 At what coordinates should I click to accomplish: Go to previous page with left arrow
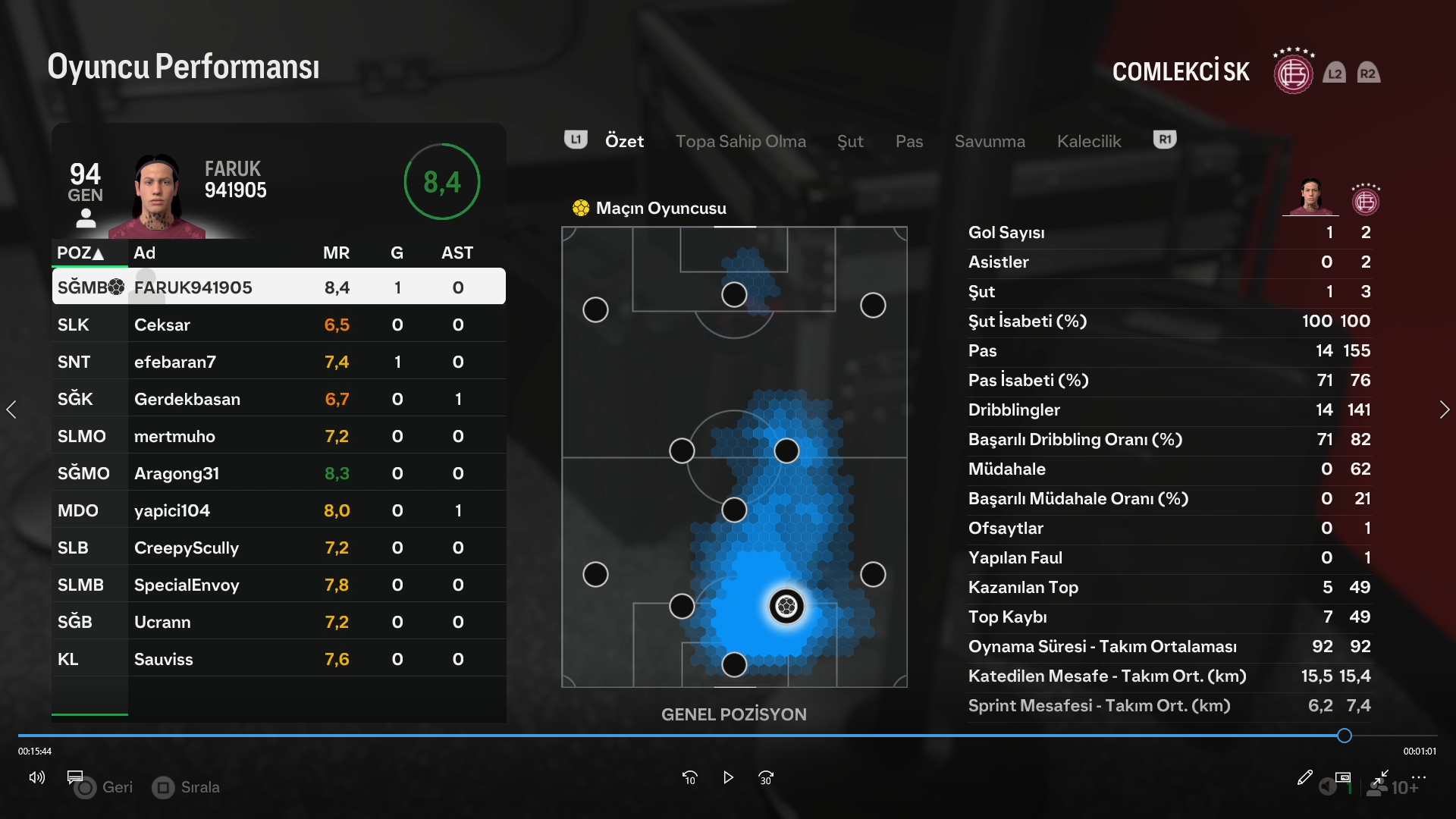[x=11, y=409]
